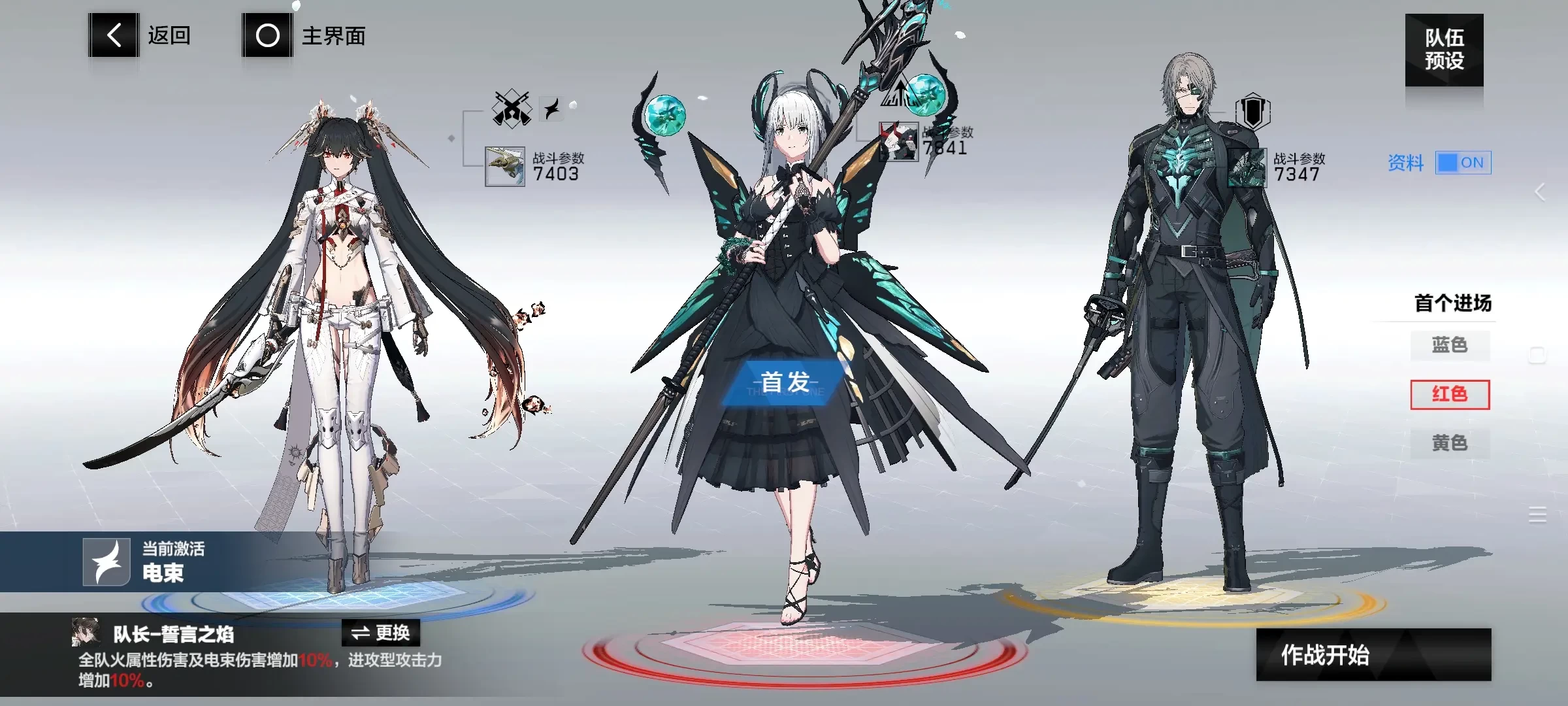Choose 红色 as first entry
Image resolution: width=1568 pixels, height=706 pixels.
pyautogui.click(x=1450, y=394)
